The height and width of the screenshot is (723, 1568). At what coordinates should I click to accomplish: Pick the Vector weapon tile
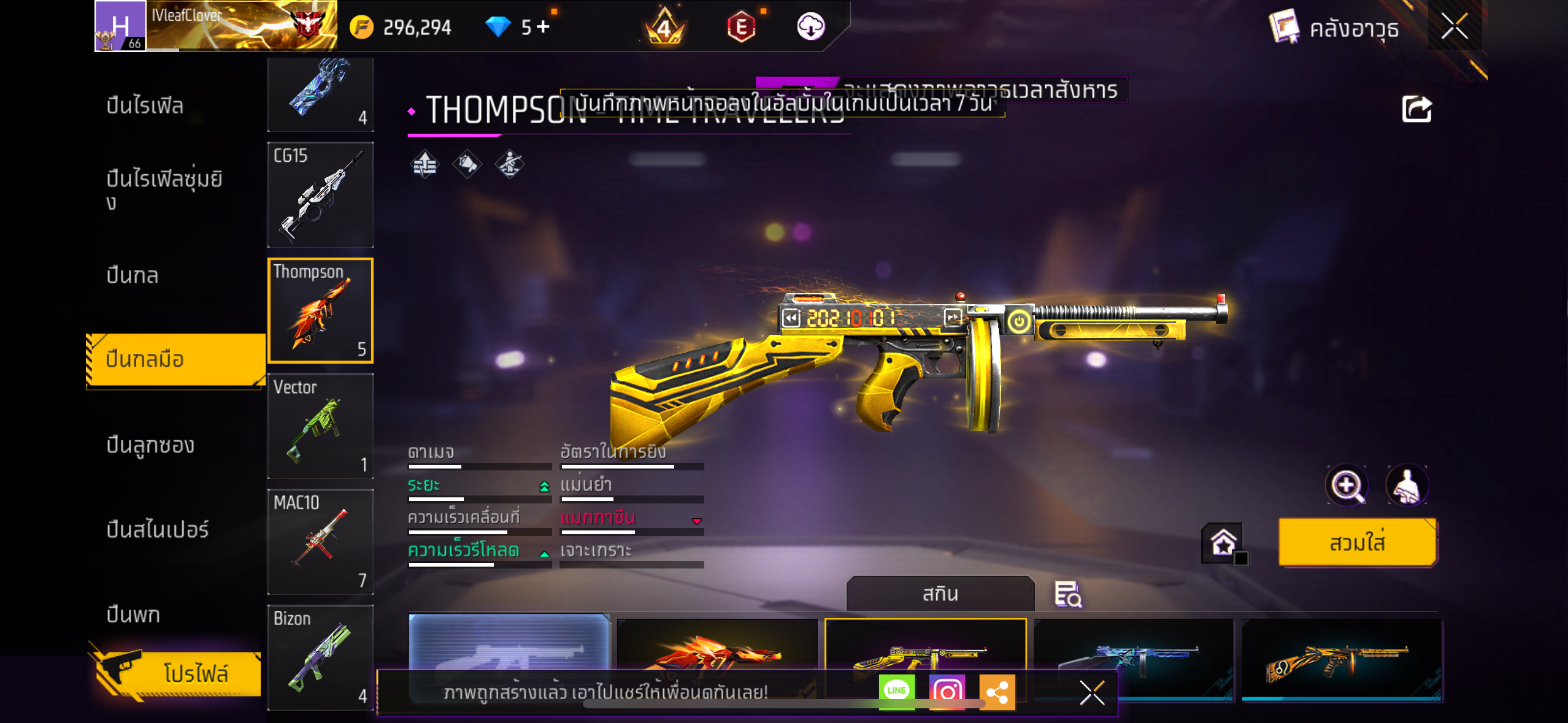(320, 426)
